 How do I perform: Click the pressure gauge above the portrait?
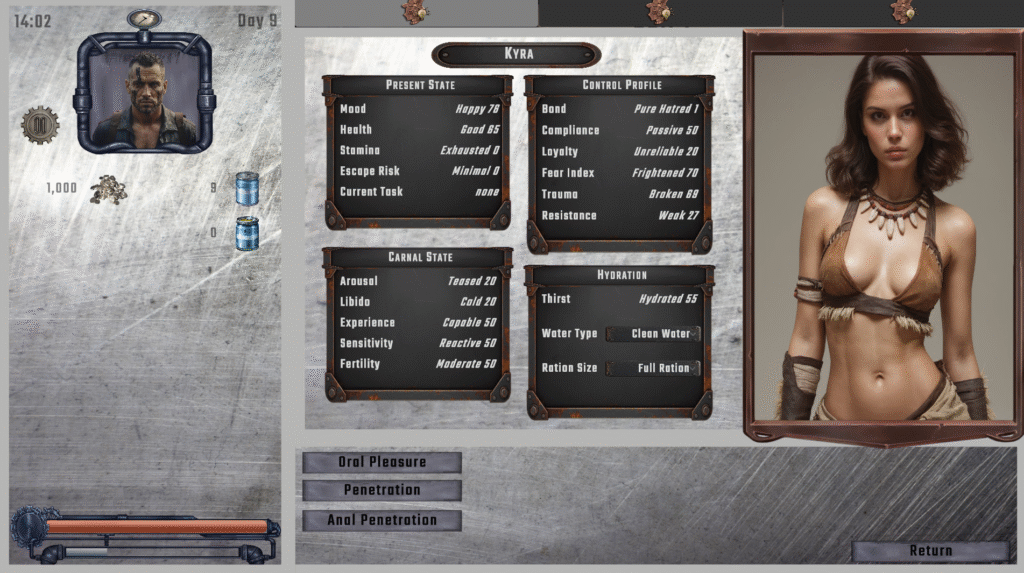[x=145, y=19]
